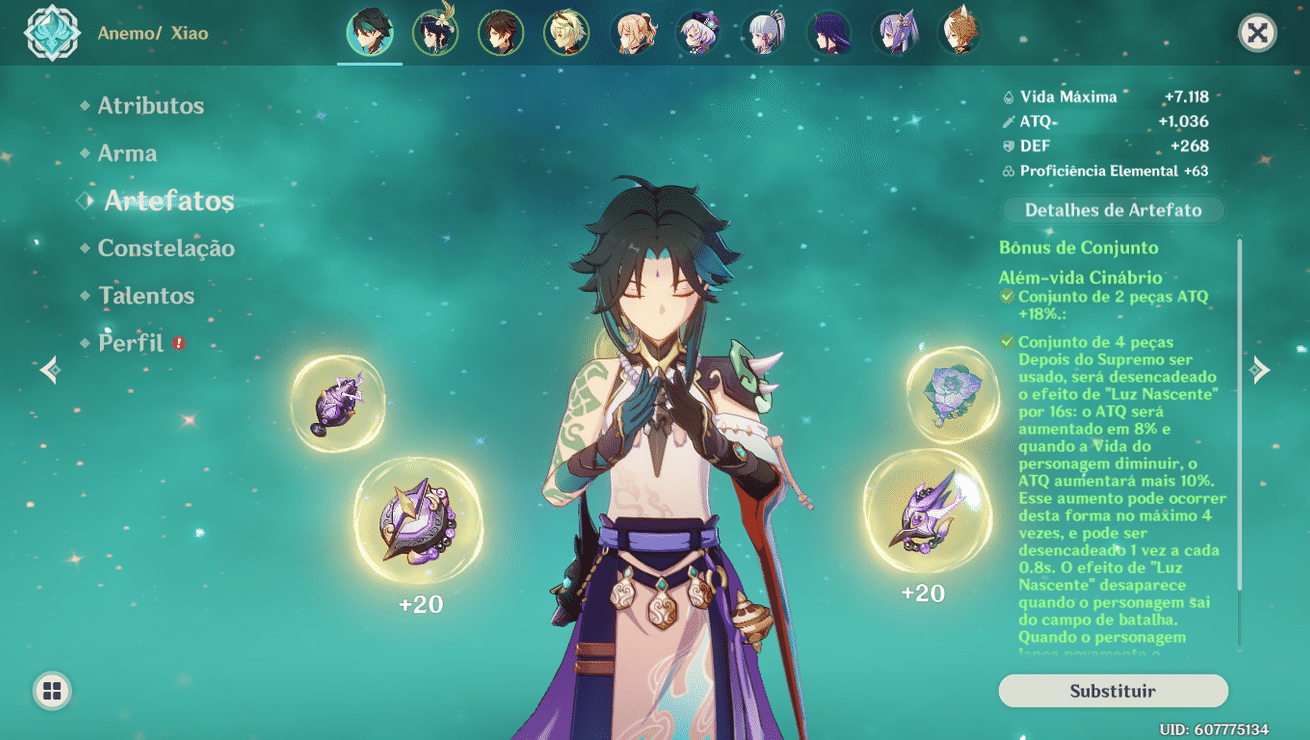
Task: Pick the Keqing character portrait
Action: (x=893, y=33)
